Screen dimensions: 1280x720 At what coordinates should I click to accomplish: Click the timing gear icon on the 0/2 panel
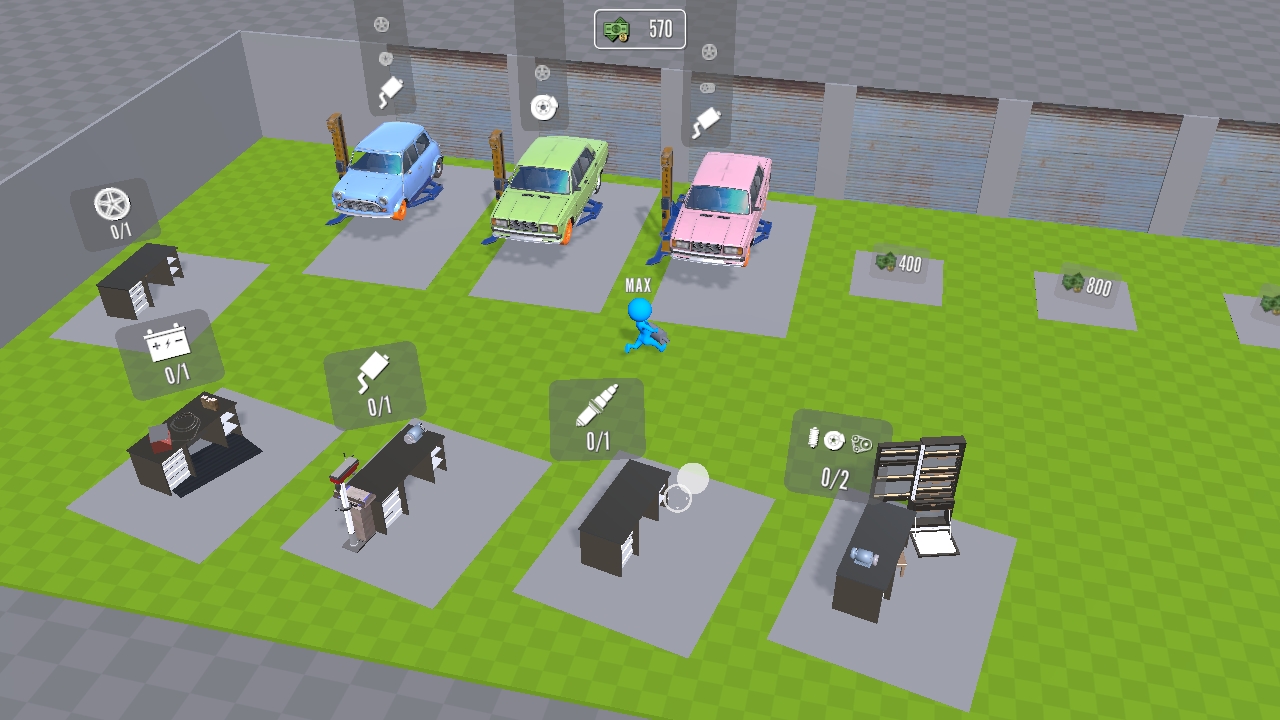[x=862, y=445]
